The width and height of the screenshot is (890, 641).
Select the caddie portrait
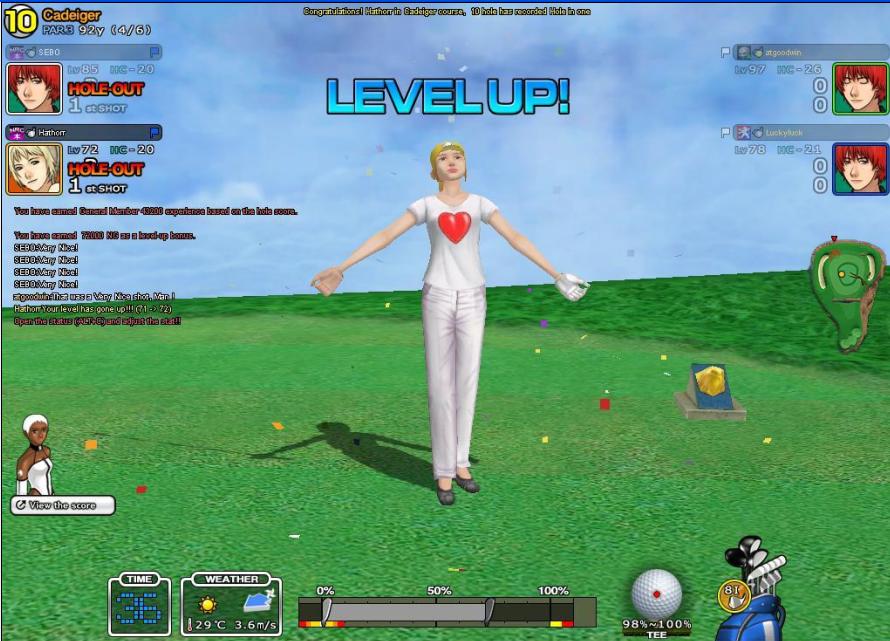tap(36, 455)
